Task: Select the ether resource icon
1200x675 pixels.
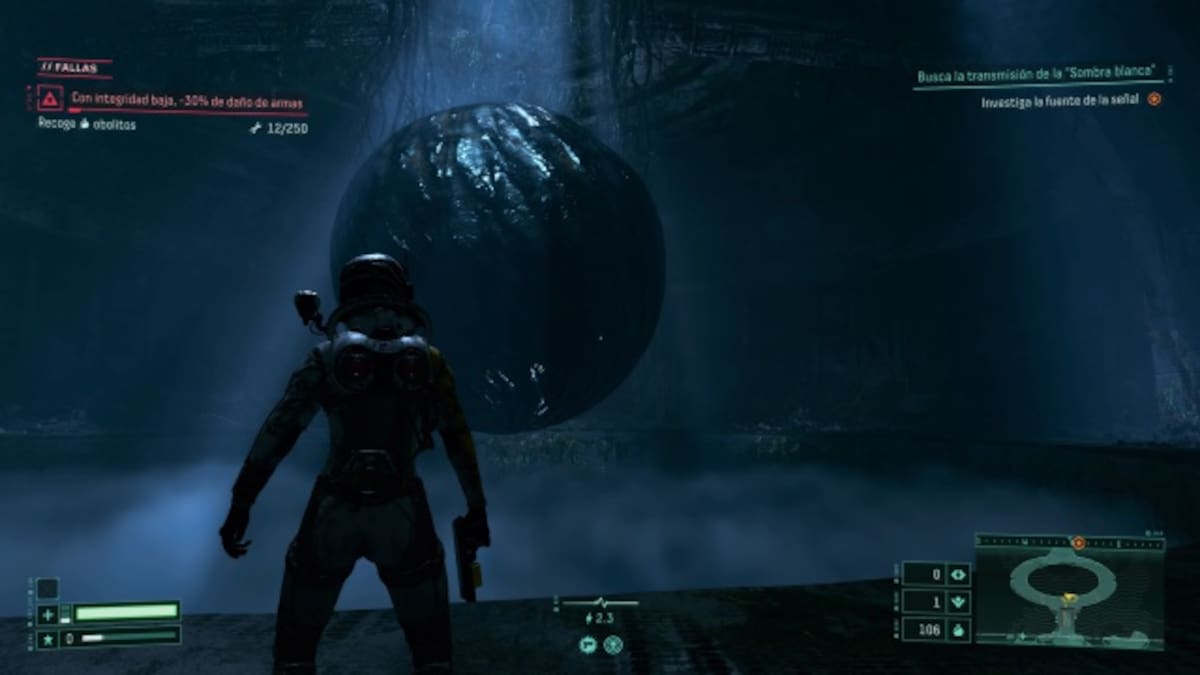Action: tap(957, 603)
